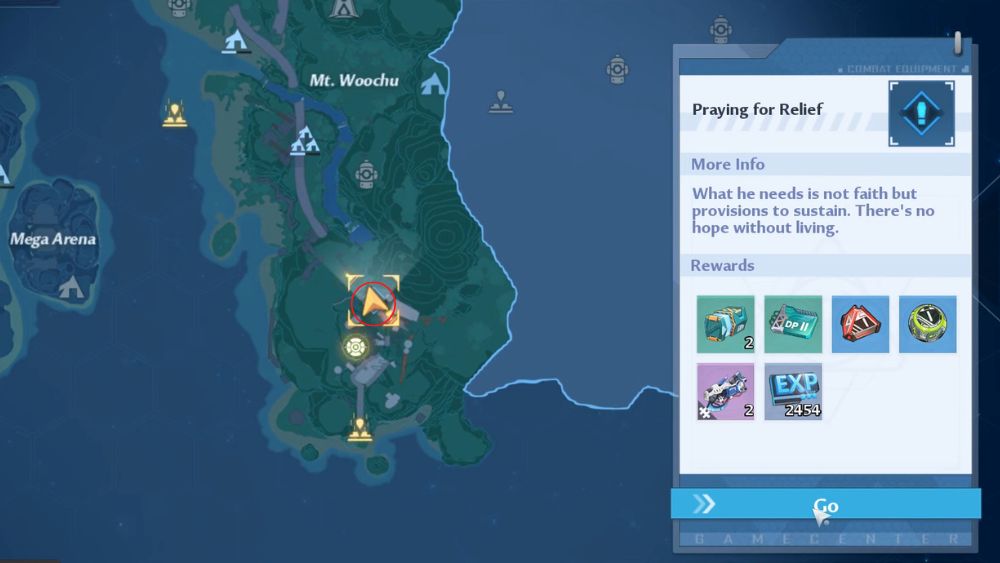Select the highlighted quest marker on the map
Viewport: 1000px width, 563px height.
(373, 301)
